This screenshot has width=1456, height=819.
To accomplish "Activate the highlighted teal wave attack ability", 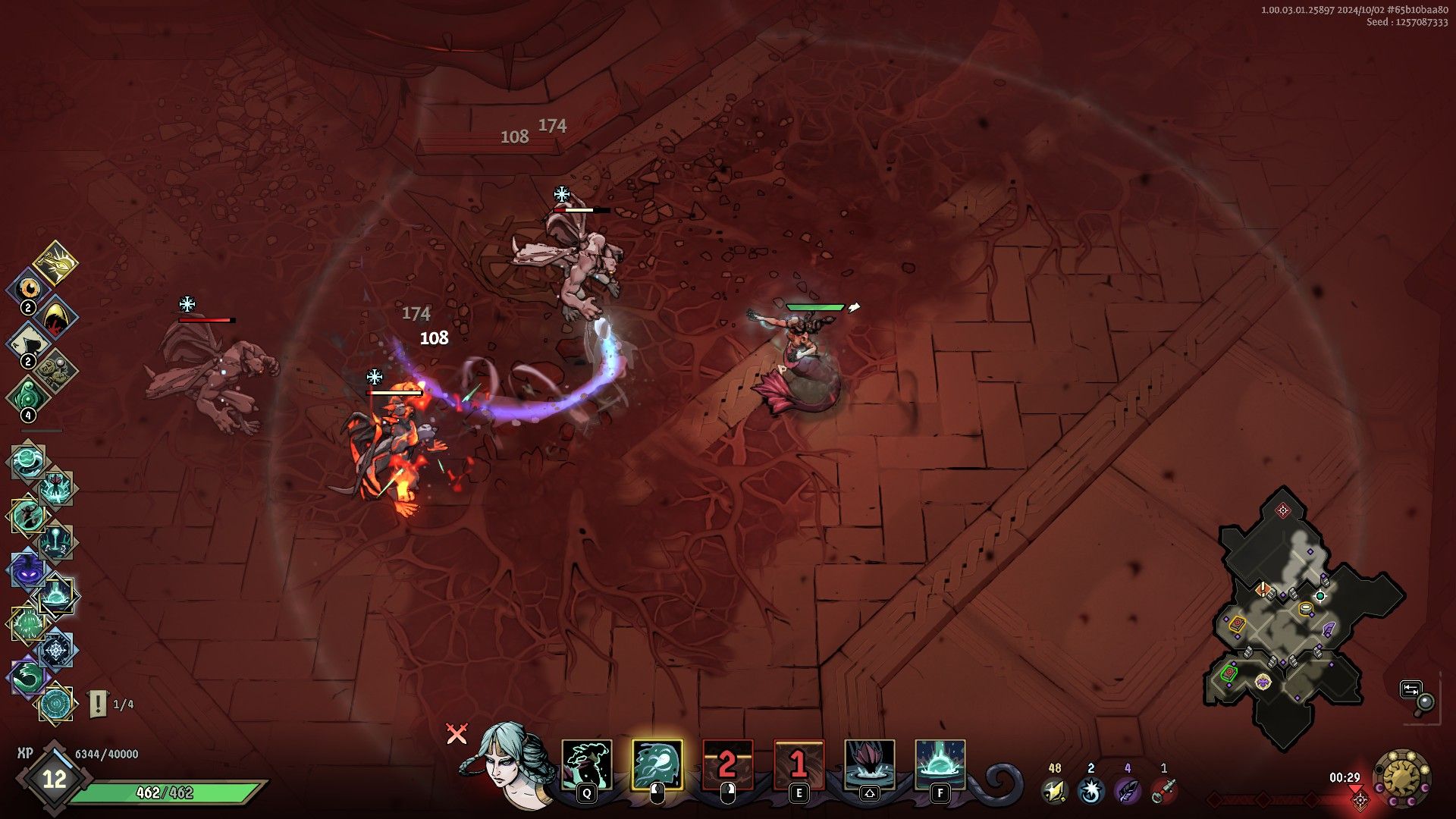I will coord(657,764).
